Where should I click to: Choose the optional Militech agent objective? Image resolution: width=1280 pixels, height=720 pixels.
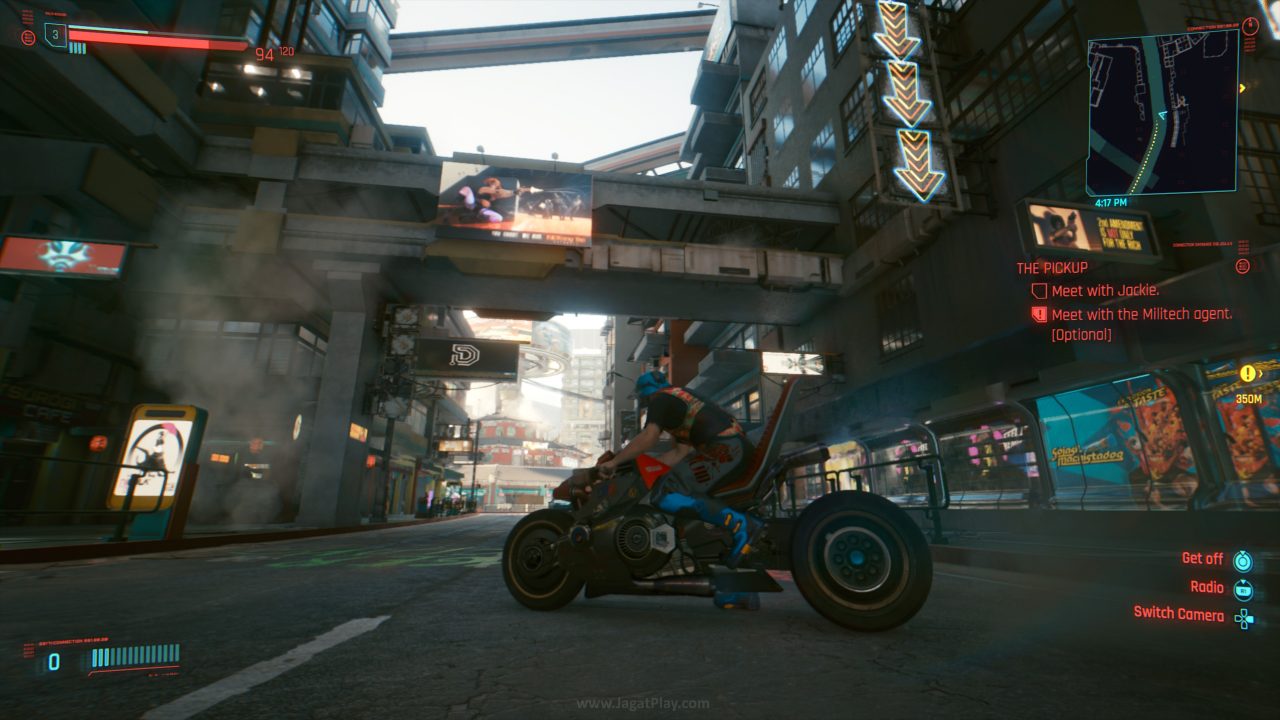point(1141,314)
